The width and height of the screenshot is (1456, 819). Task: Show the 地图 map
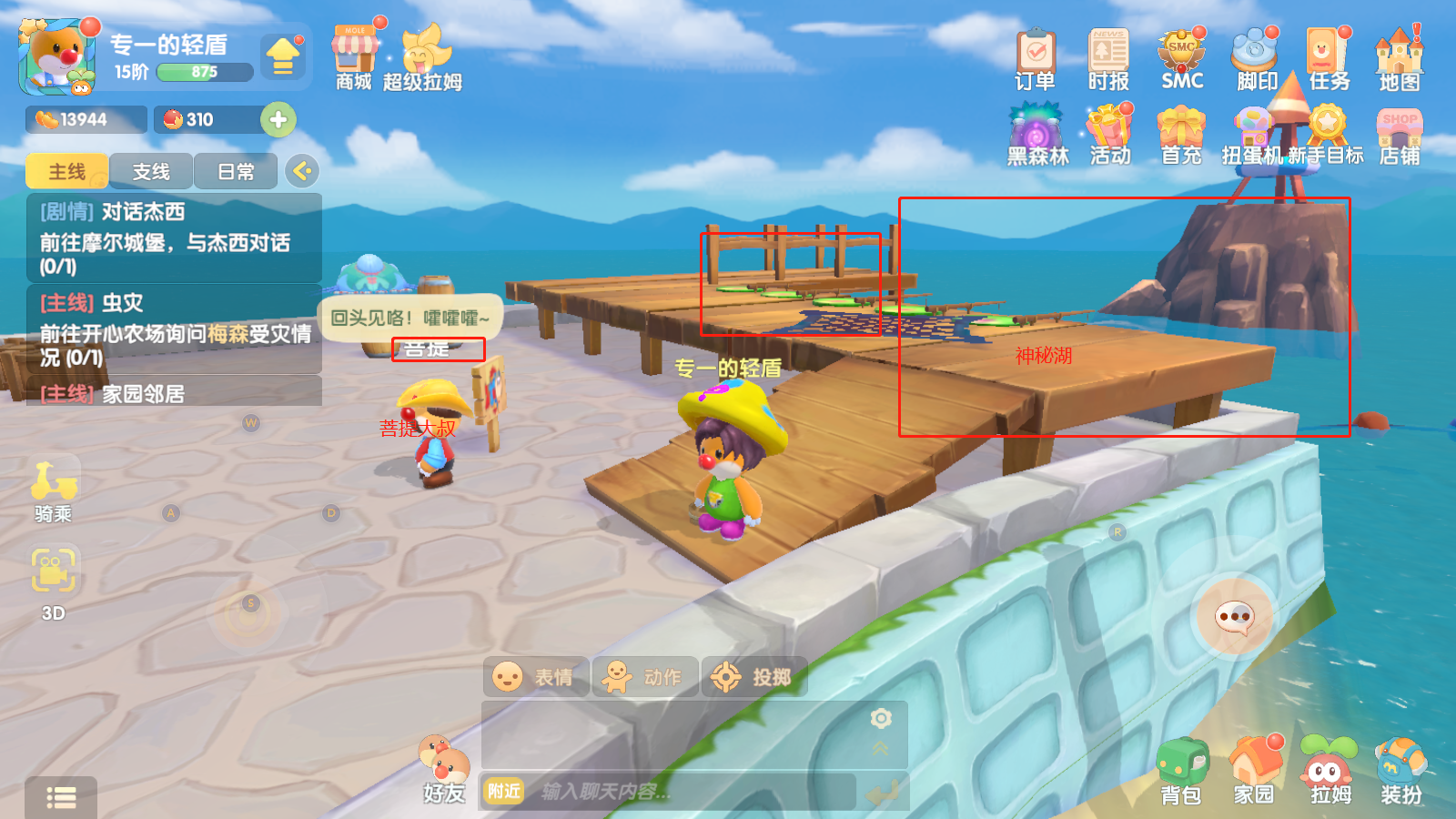click(1399, 56)
